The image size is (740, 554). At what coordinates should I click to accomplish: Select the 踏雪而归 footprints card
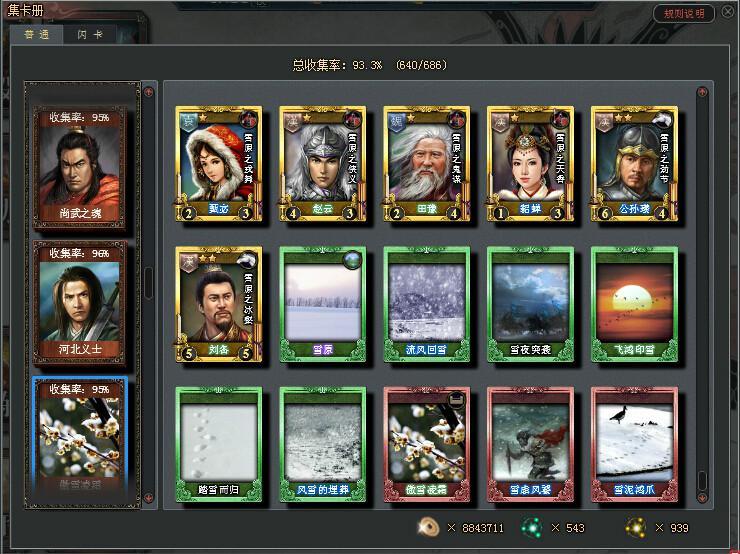pos(218,443)
